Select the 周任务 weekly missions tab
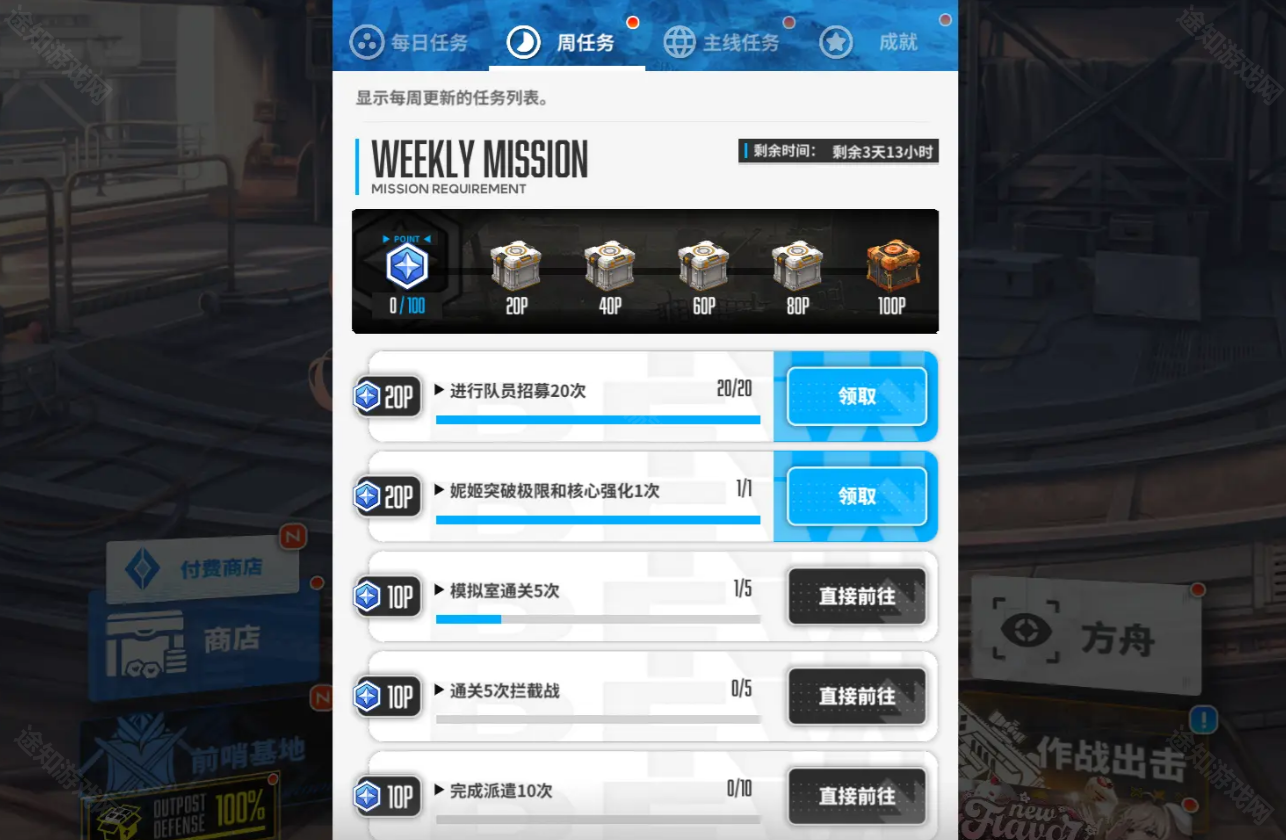 pos(566,42)
